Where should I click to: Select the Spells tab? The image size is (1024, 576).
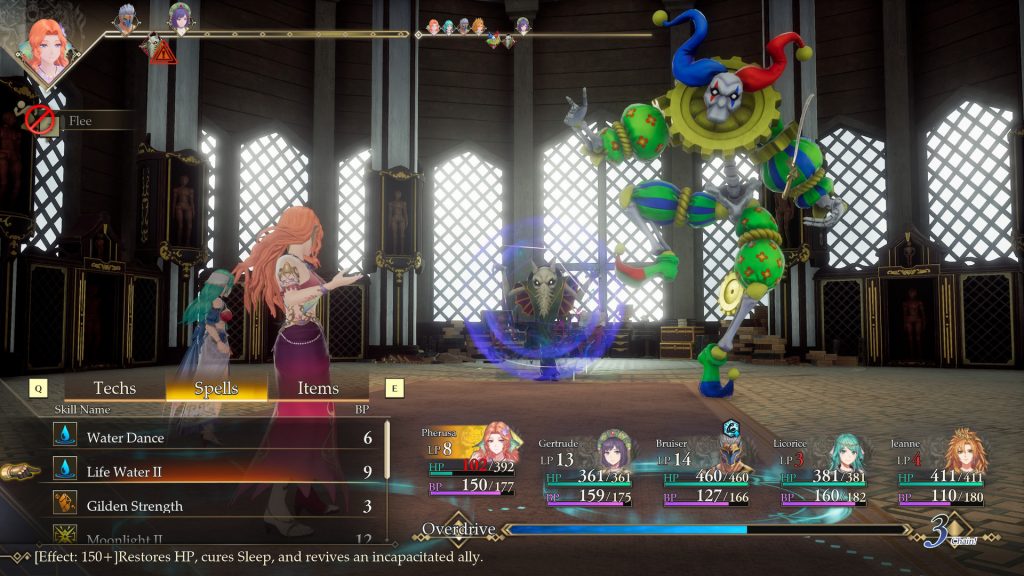coord(216,388)
